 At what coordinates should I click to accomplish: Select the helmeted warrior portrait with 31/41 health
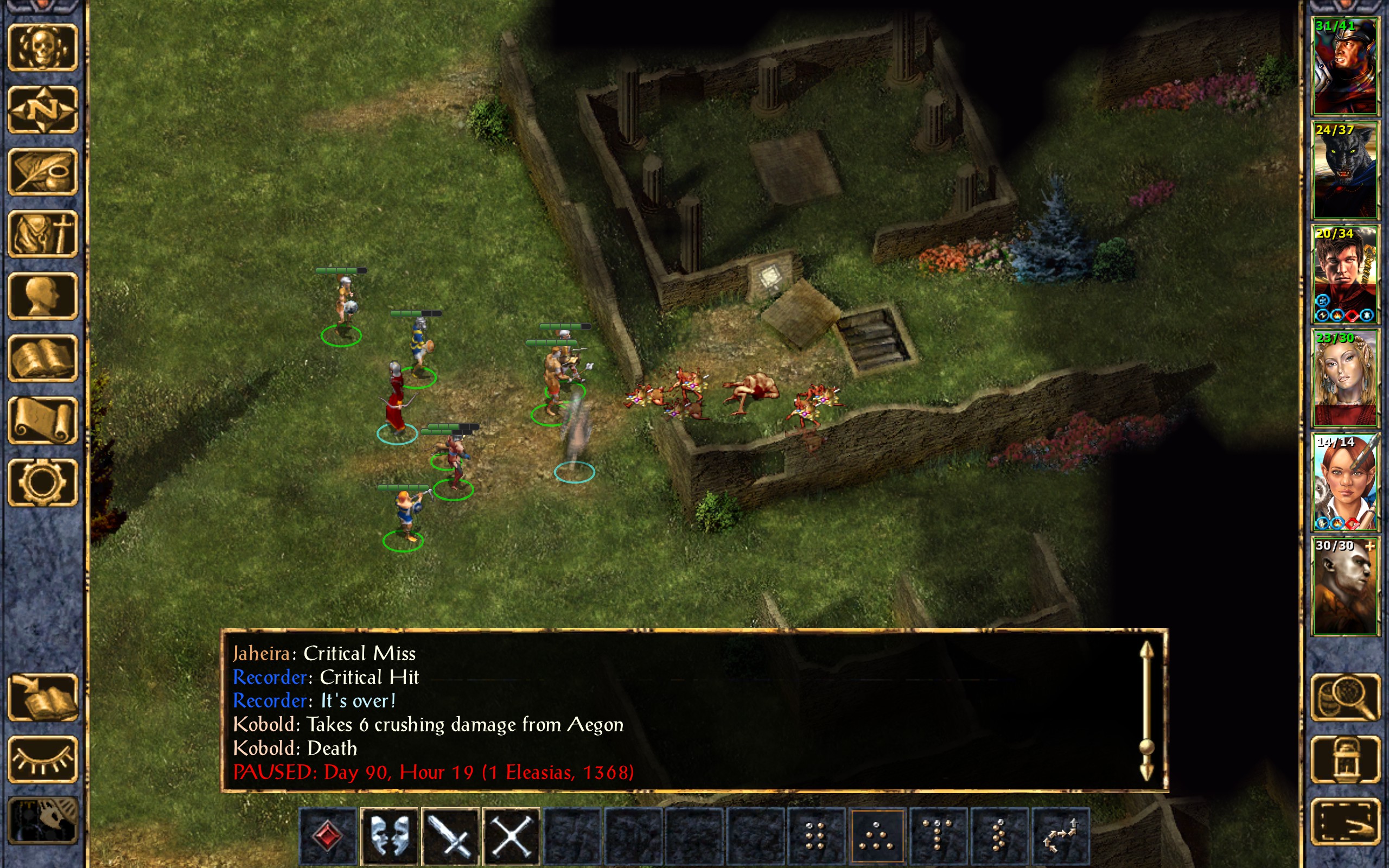(x=1345, y=66)
